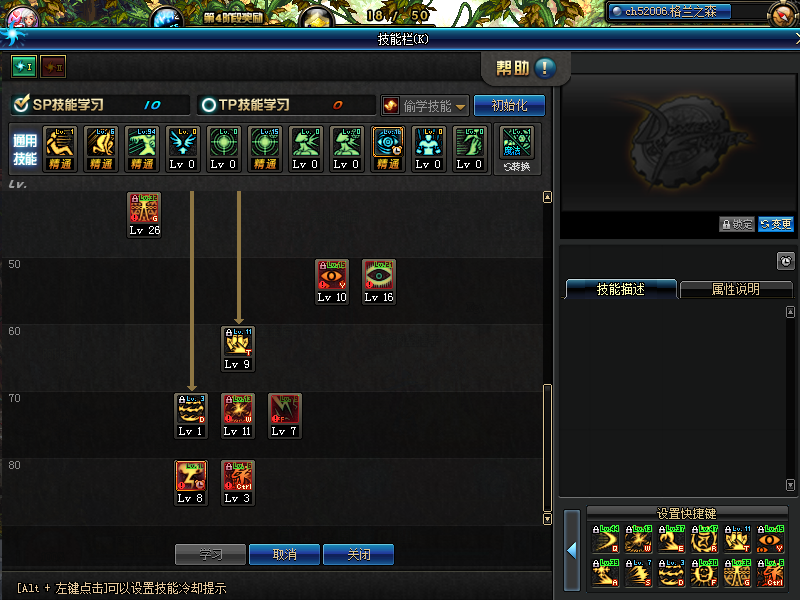
Task: Close the skill window with 关闭
Action: [x=358, y=554]
